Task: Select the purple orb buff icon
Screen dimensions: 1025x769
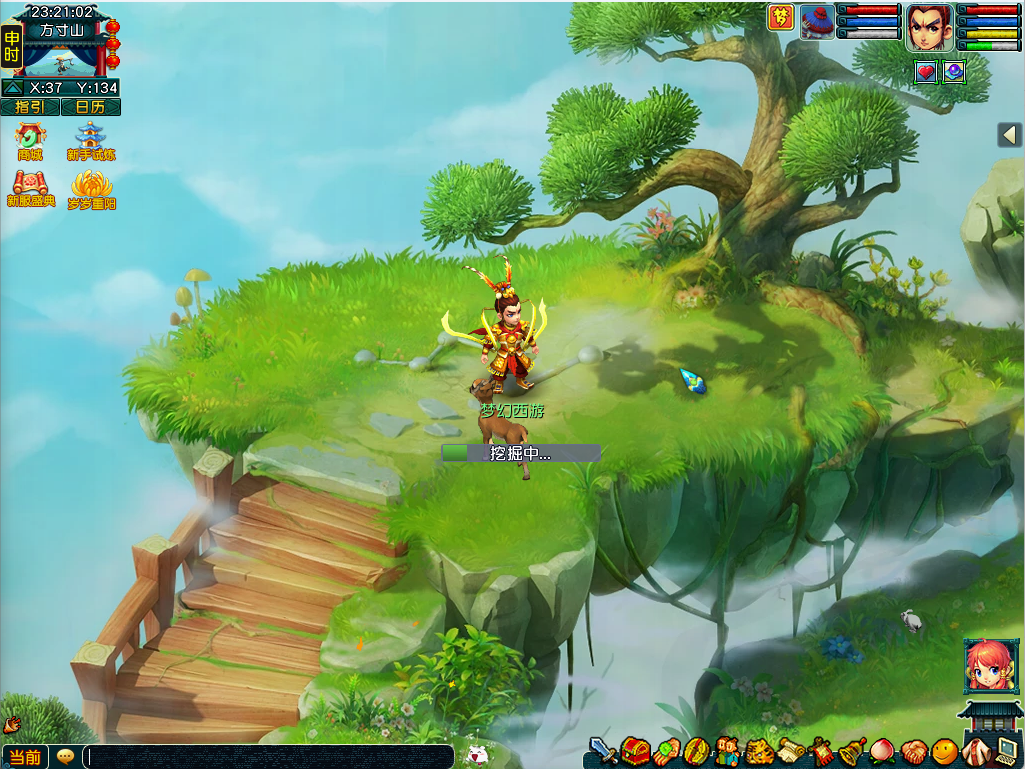Action: 953,72
